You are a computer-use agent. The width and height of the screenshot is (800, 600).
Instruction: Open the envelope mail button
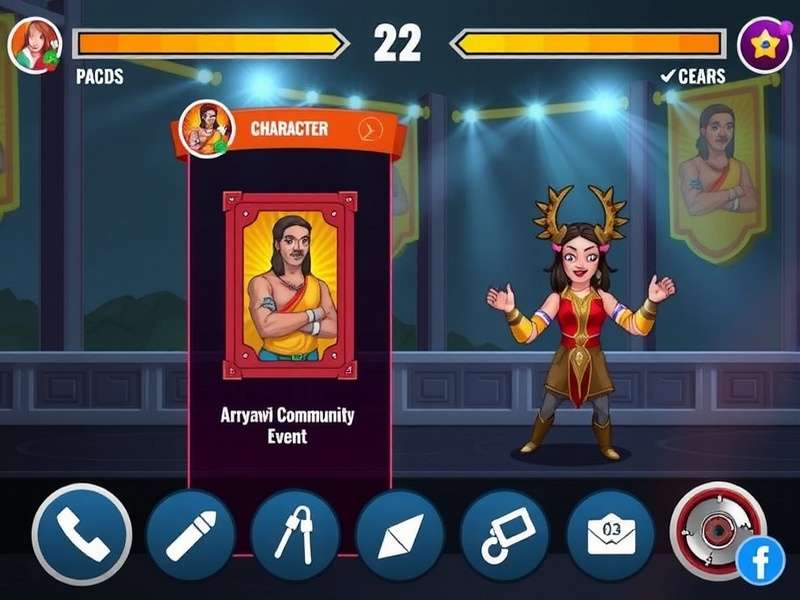pos(609,536)
